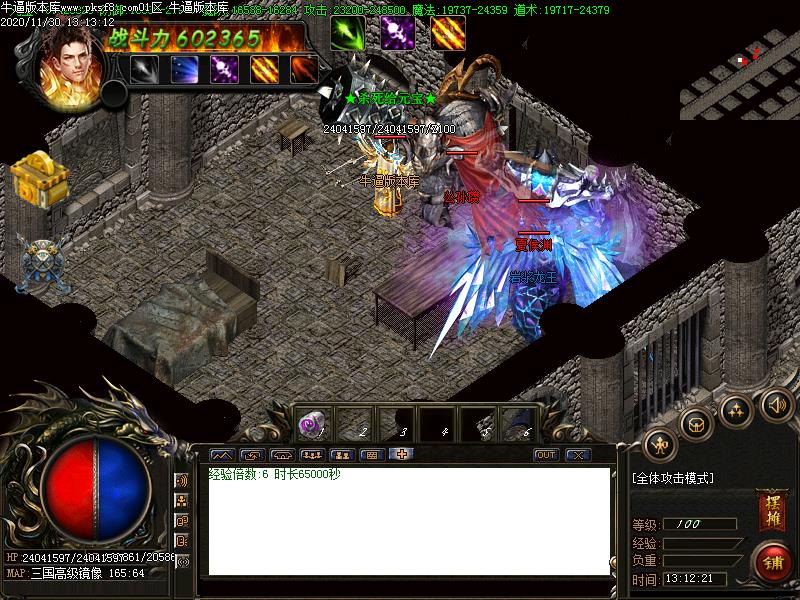The width and height of the screenshot is (800, 600).
Task: Close the chat panel with X button
Action: (578, 455)
